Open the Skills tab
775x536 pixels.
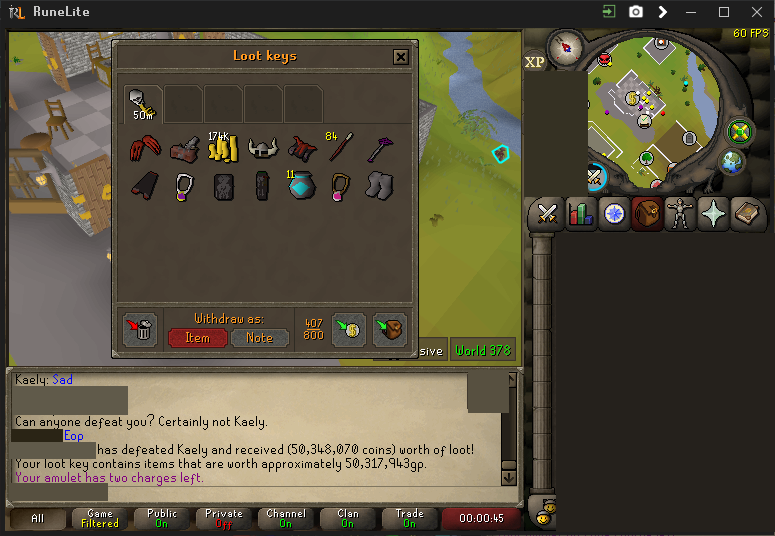(x=580, y=214)
